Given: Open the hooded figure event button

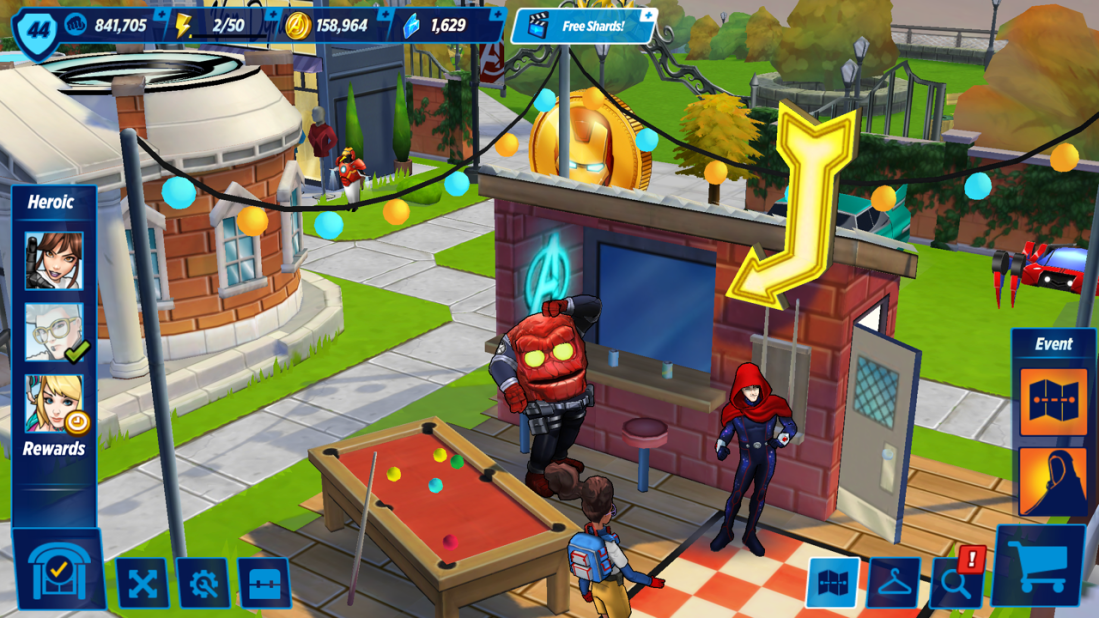Looking at the screenshot, I should pos(1053,481).
